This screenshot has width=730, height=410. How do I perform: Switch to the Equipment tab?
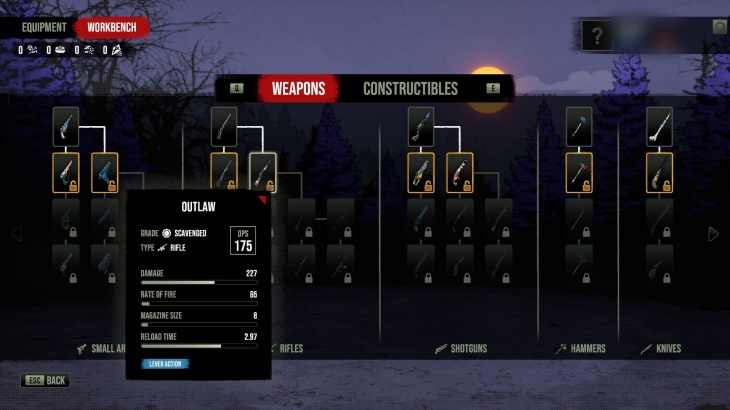pos(44,28)
